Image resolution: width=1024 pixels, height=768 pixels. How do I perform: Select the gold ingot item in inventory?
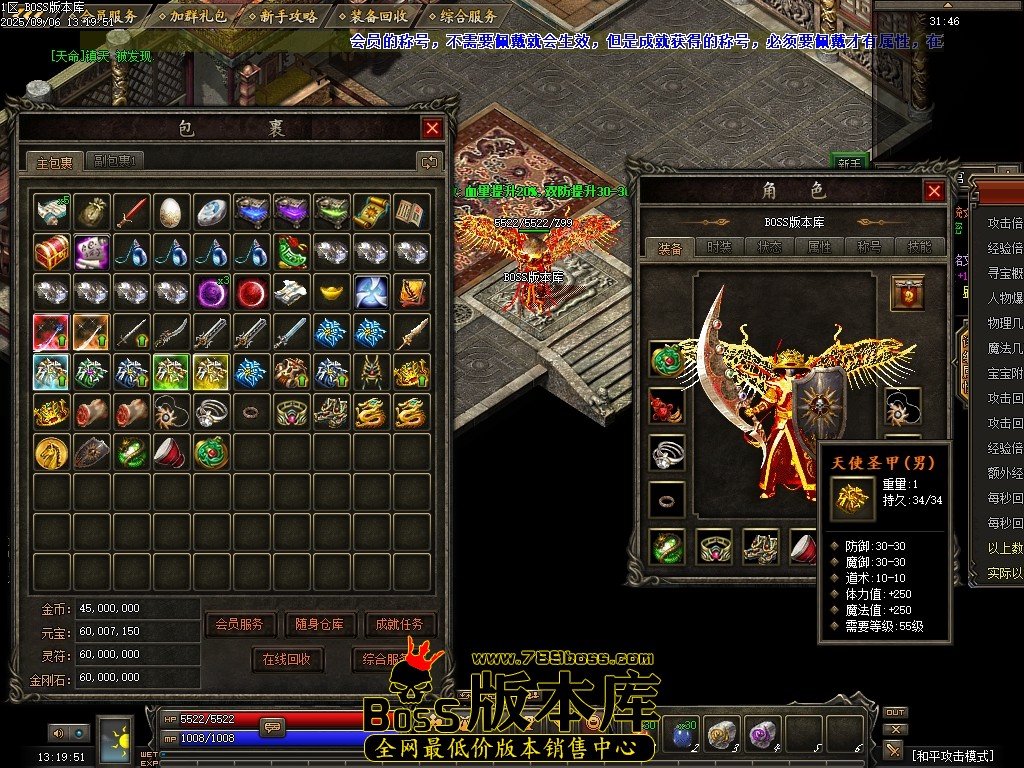click(x=332, y=291)
